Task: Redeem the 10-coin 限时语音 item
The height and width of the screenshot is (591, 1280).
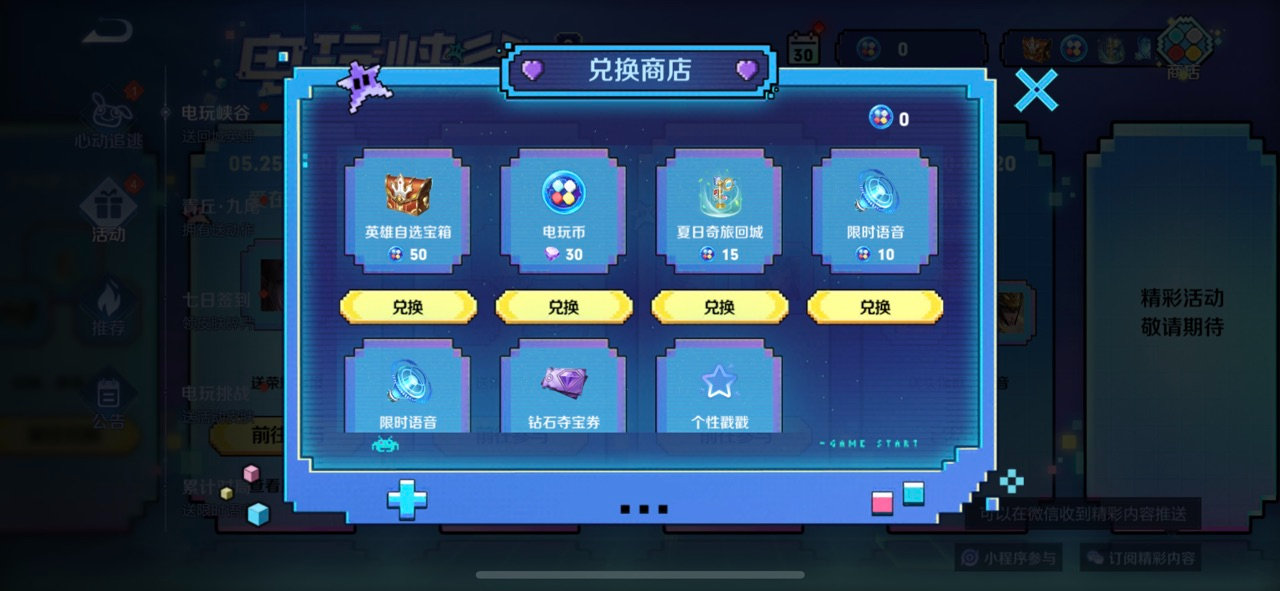Action: coord(875,307)
